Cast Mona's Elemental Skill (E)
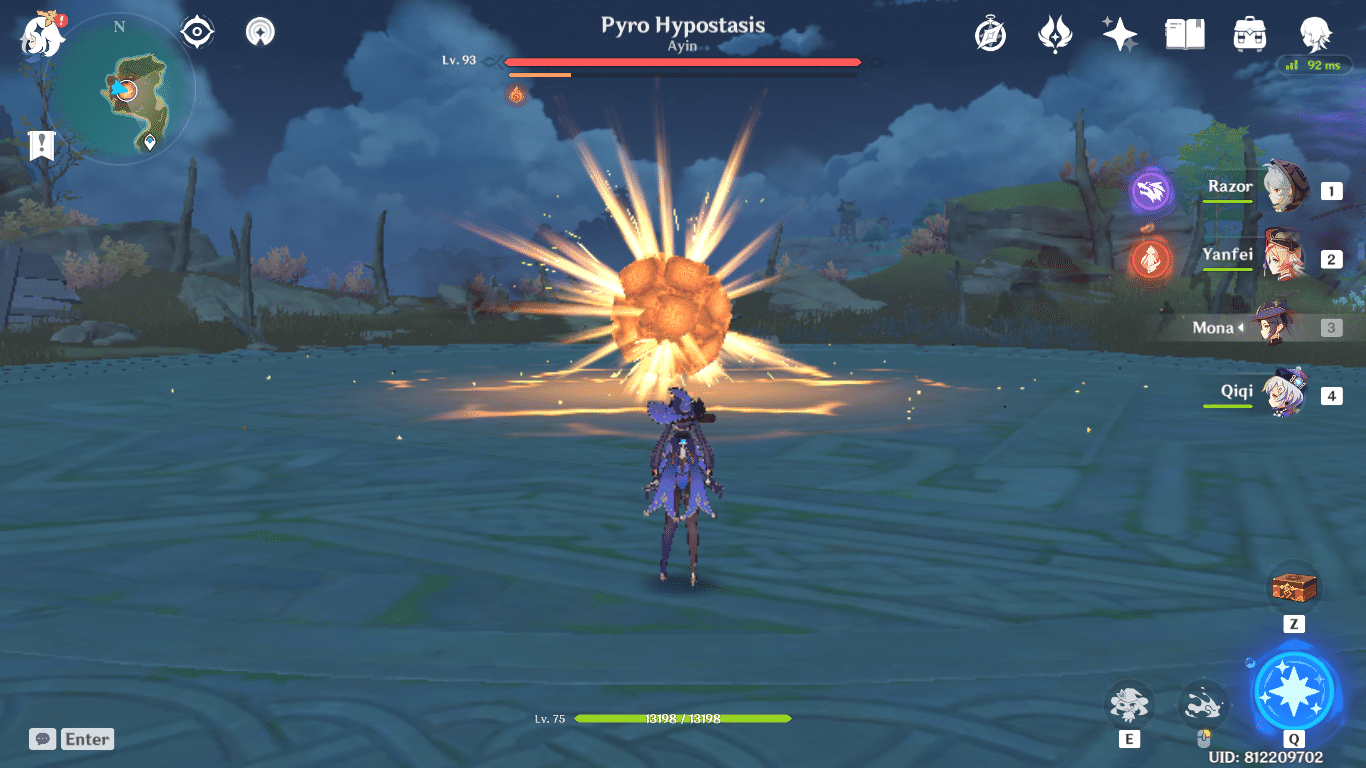Viewport: 1366px width, 768px height. pos(1129,706)
